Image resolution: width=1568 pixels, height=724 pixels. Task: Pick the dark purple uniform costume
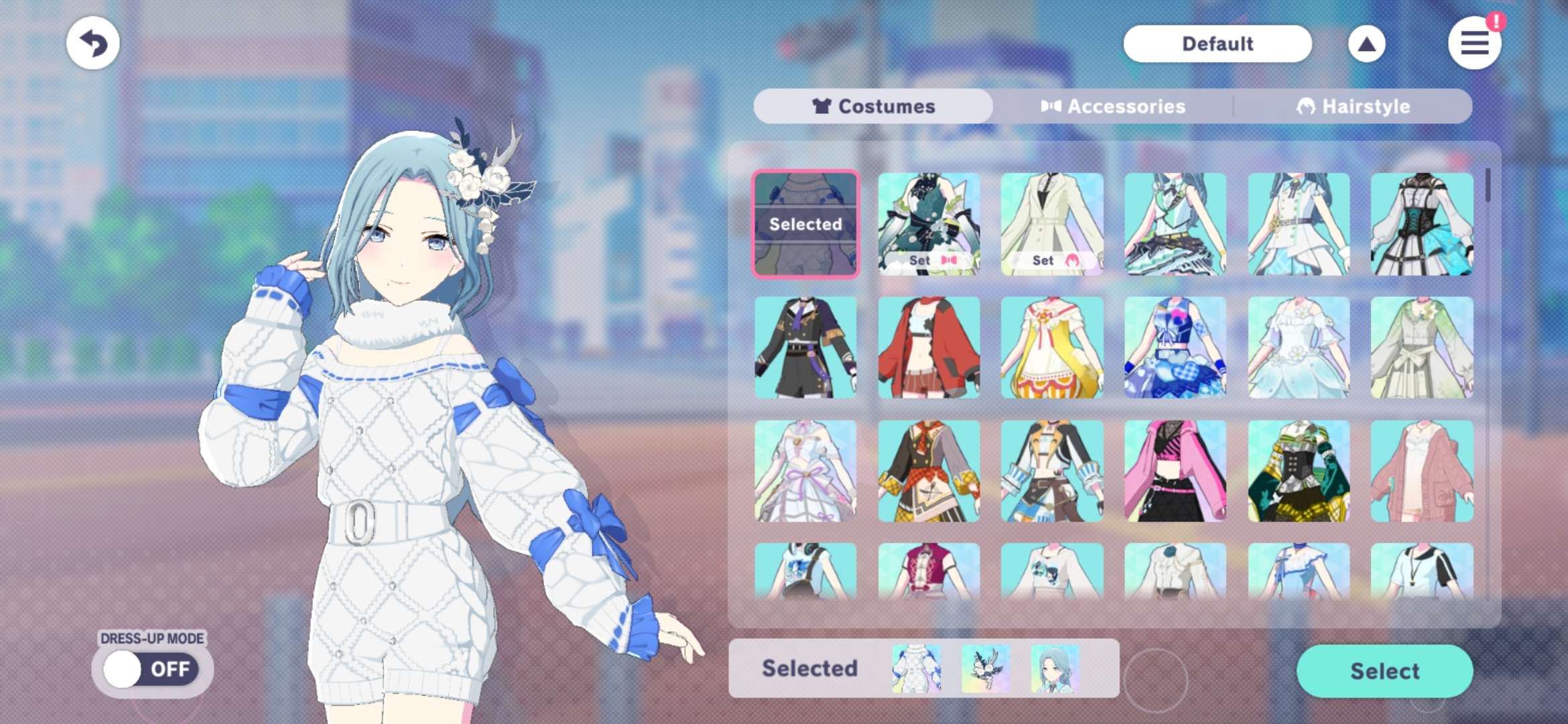805,347
